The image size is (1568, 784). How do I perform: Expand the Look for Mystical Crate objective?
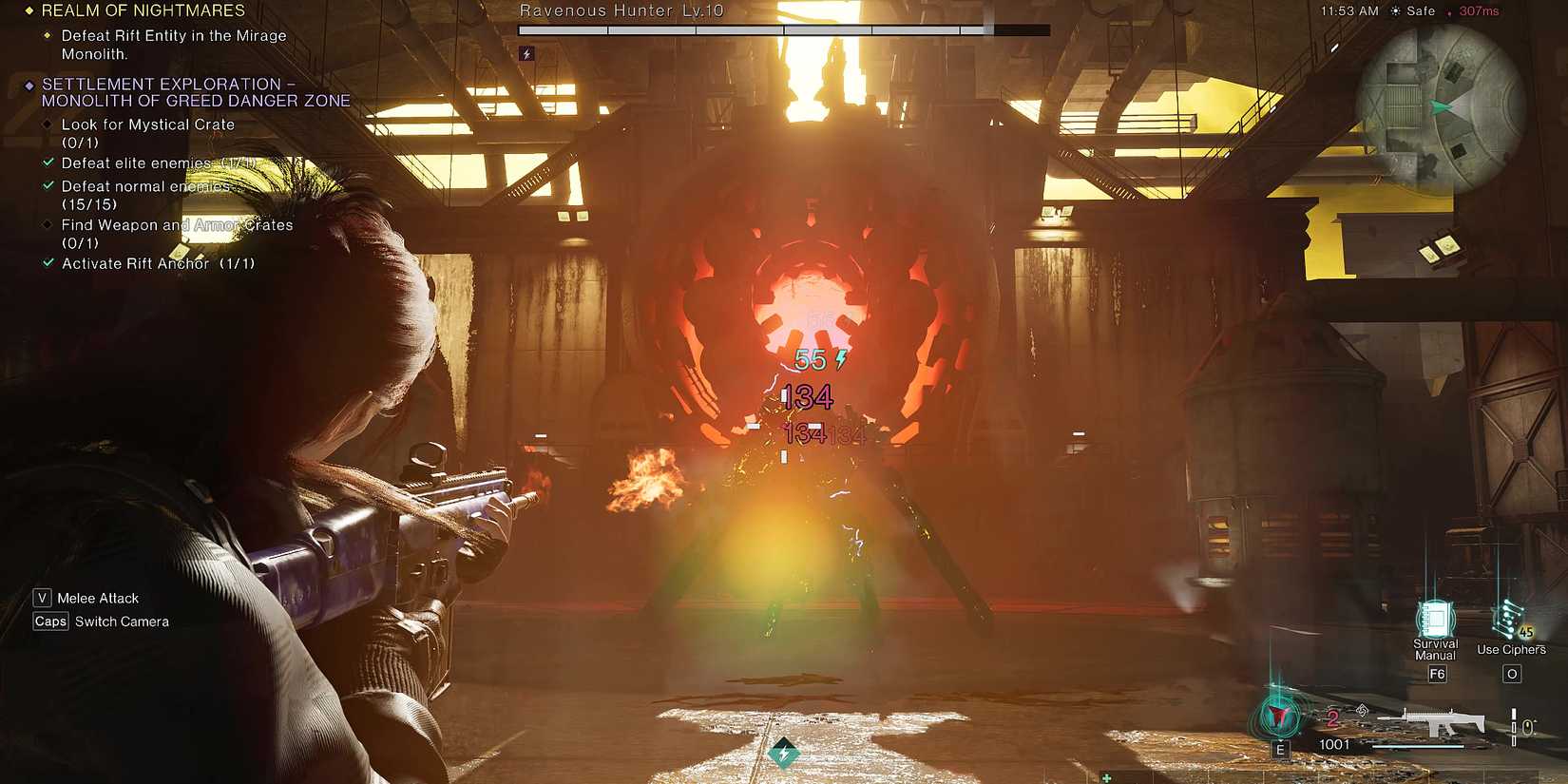(48, 124)
